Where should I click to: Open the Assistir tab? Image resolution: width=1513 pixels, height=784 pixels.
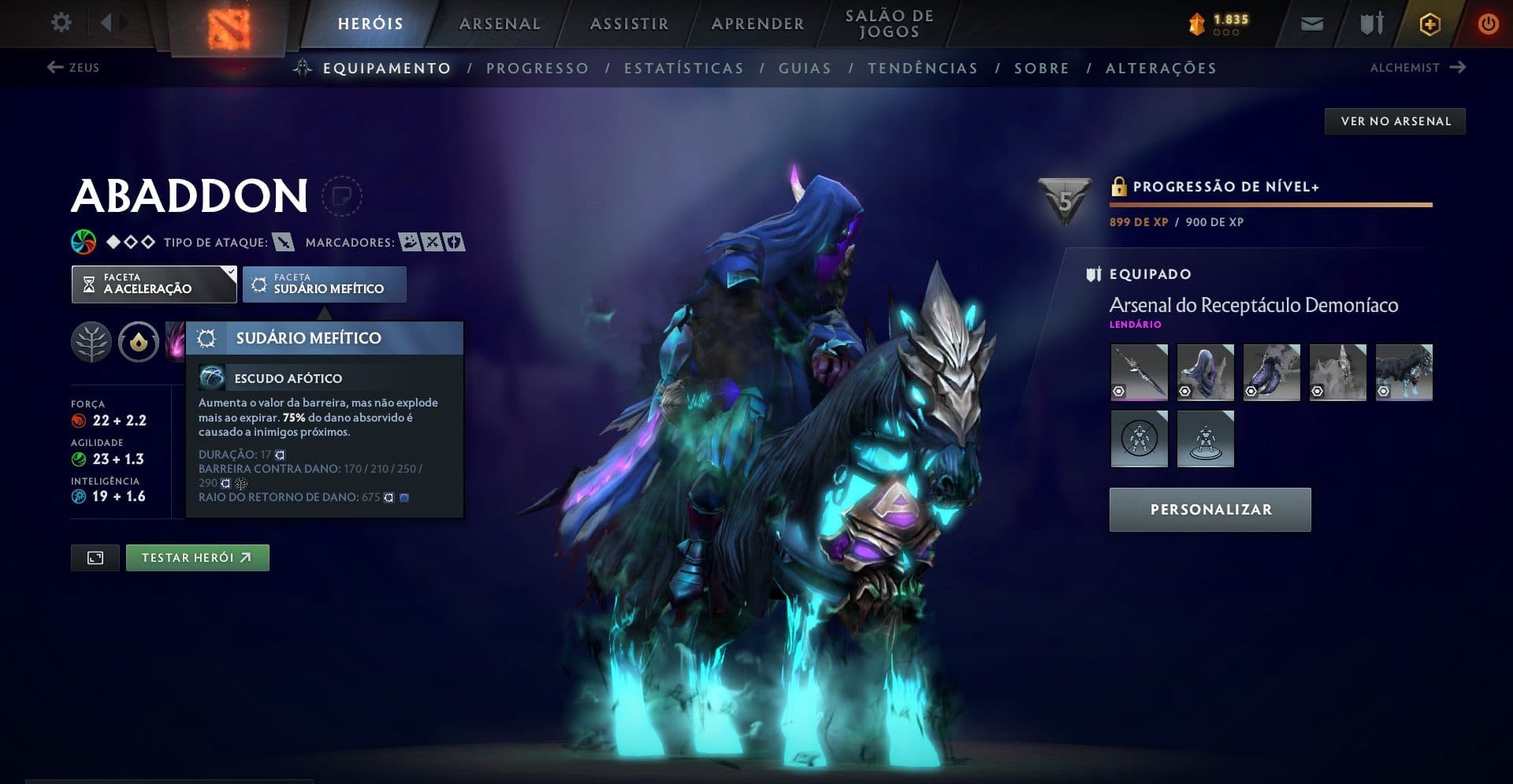coord(629,24)
